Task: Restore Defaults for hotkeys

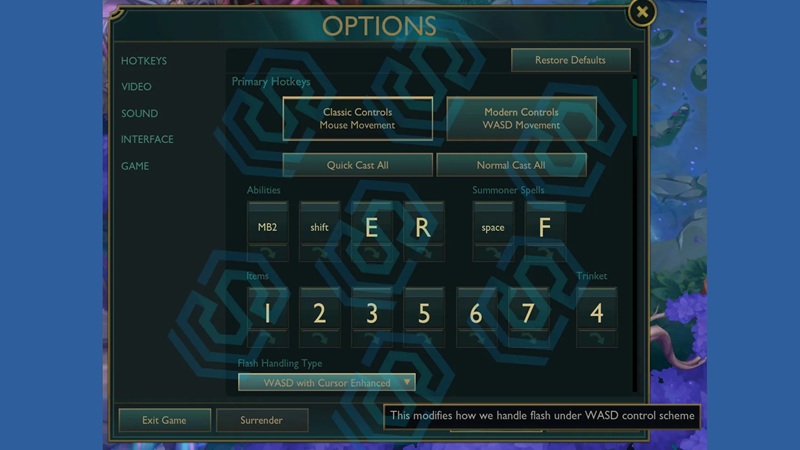Action: point(570,60)
